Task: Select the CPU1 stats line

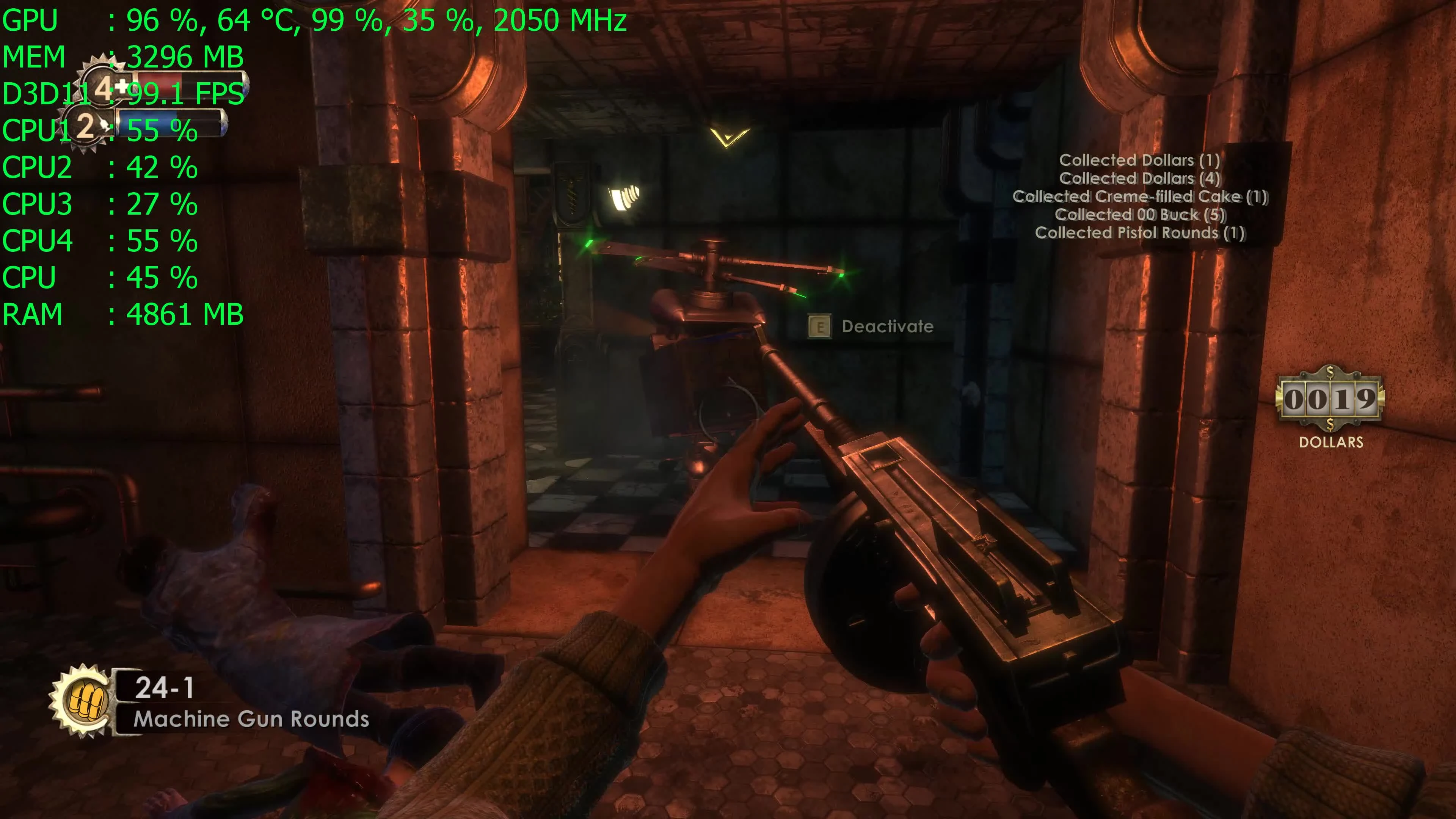Action: [x=99, y=131]
